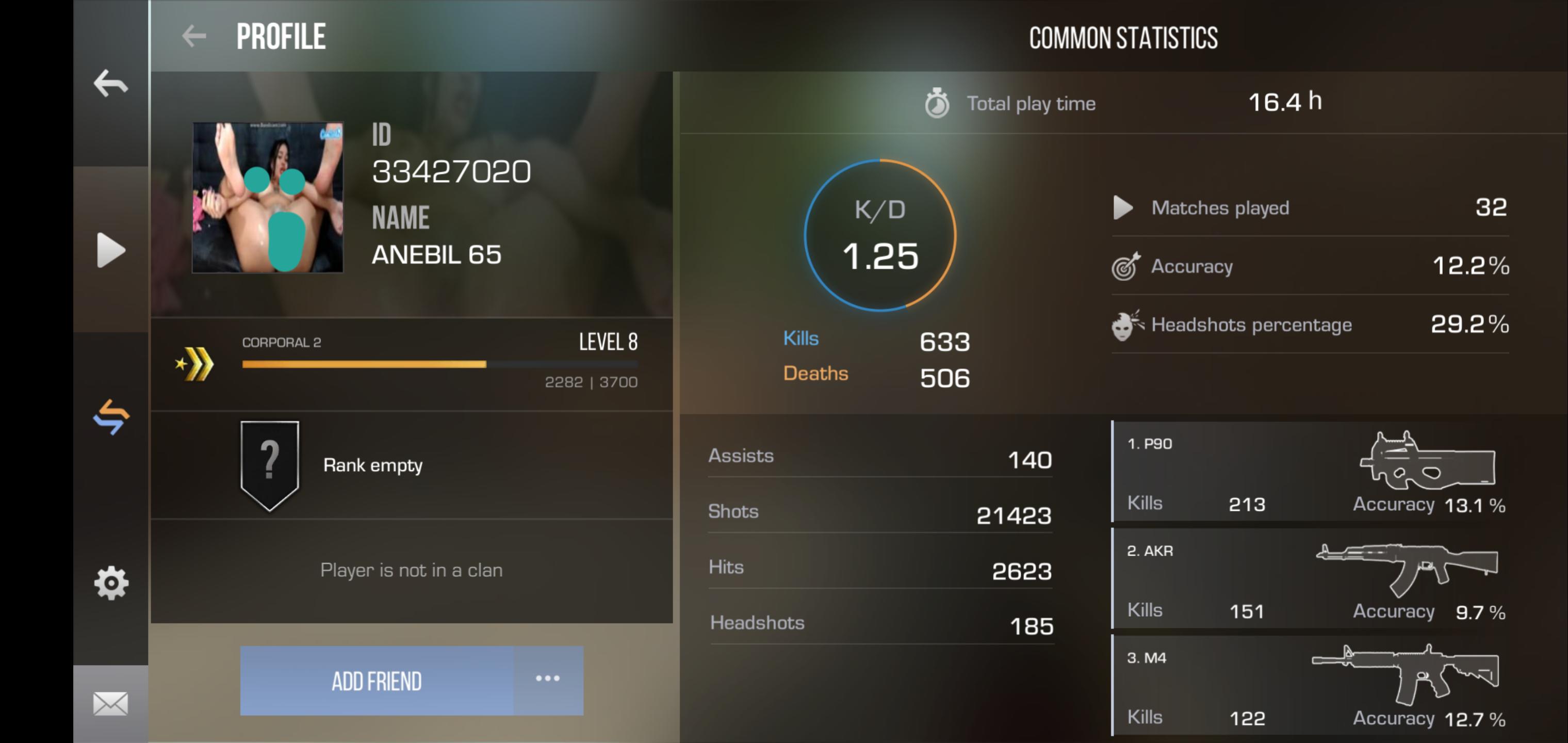Image resolution: width=1568 pixels, height=743 pixels.
Task: Click the sidebar back arrow at top left
Action: click(x=111, y=83)
